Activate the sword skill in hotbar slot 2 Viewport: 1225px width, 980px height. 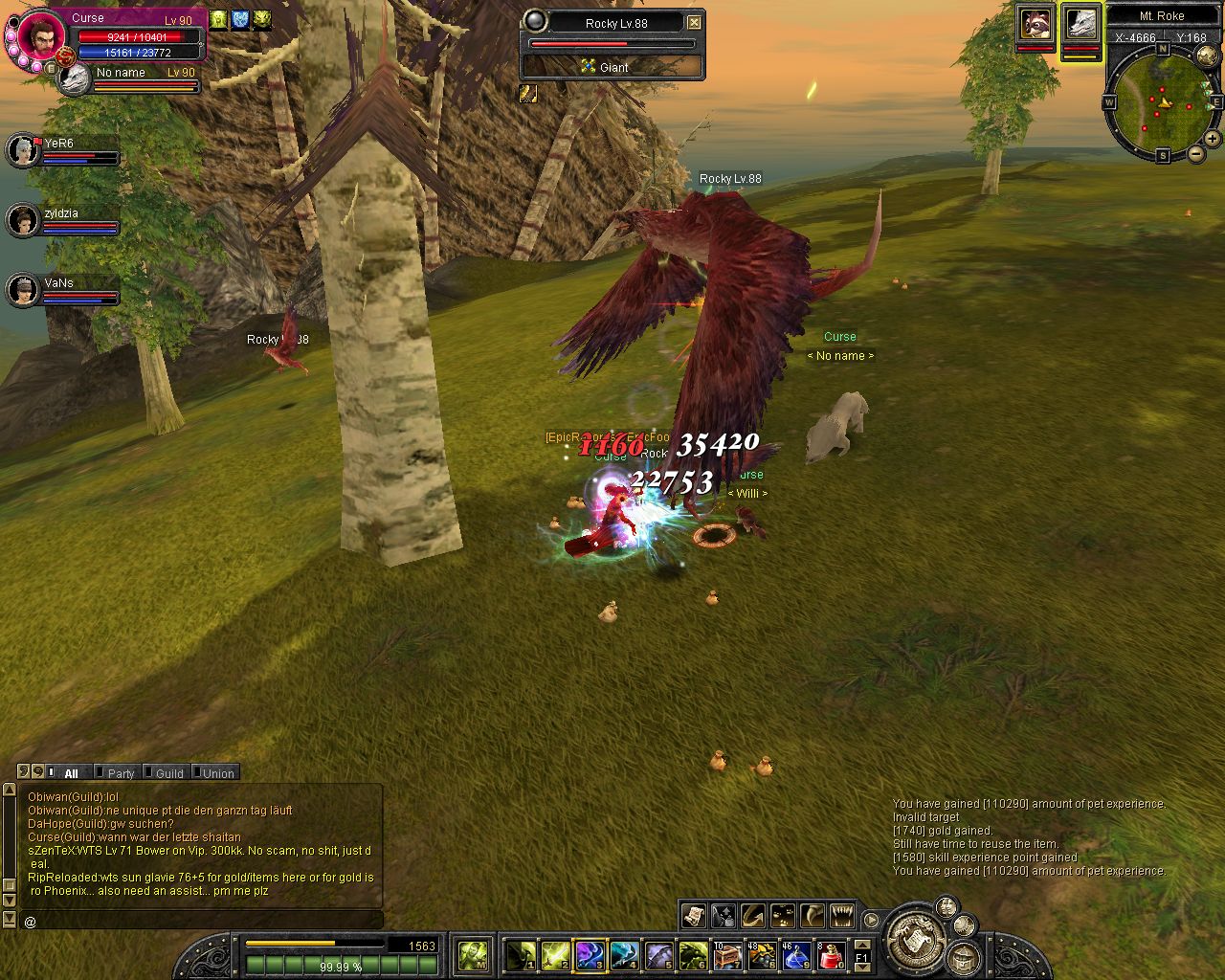(555, 955)
